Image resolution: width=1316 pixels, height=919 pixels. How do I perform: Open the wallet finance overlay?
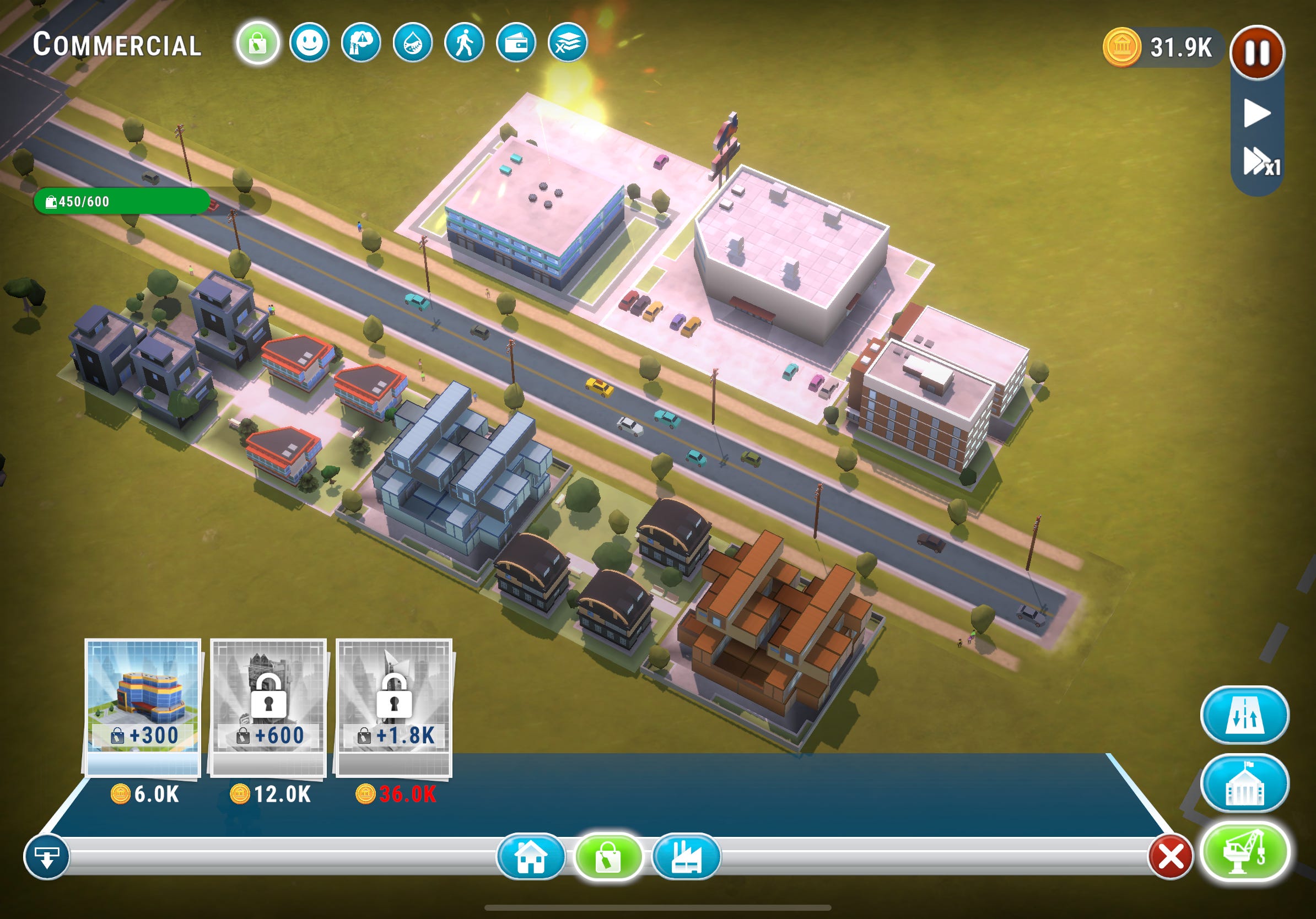point(517,45)
